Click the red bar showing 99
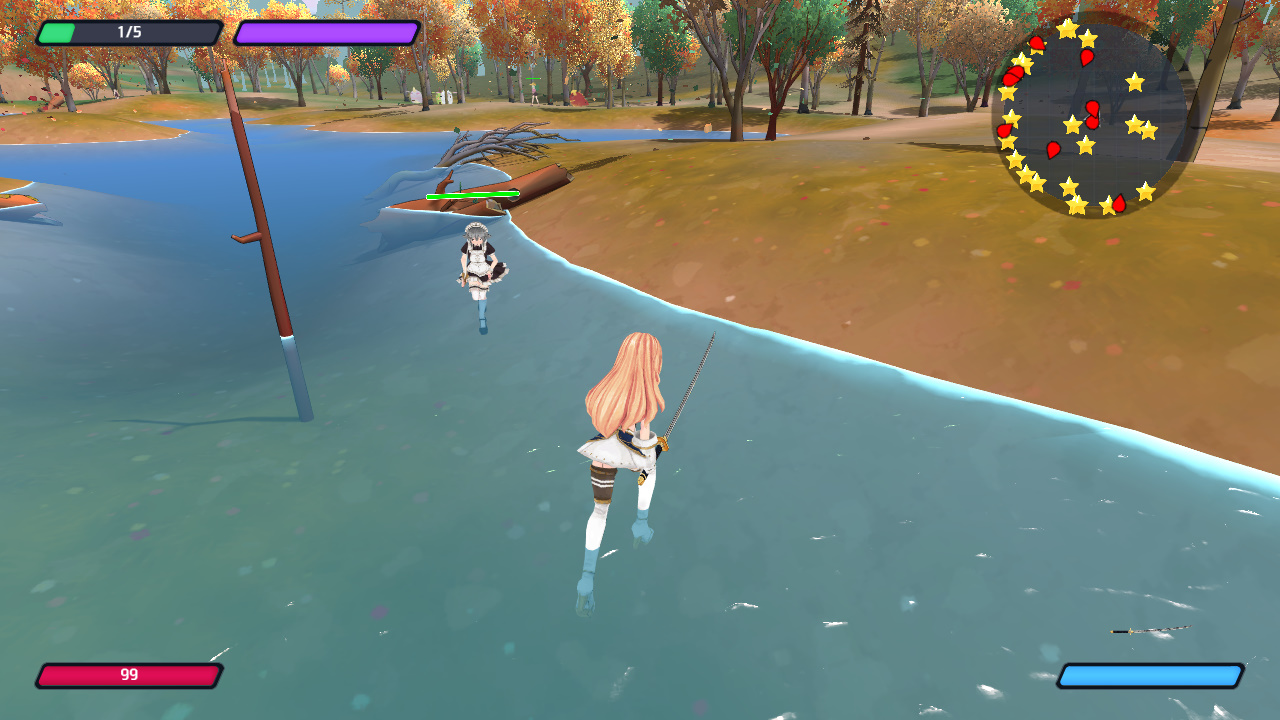This screenshot has height=720, width=1280. click(128, 676)
